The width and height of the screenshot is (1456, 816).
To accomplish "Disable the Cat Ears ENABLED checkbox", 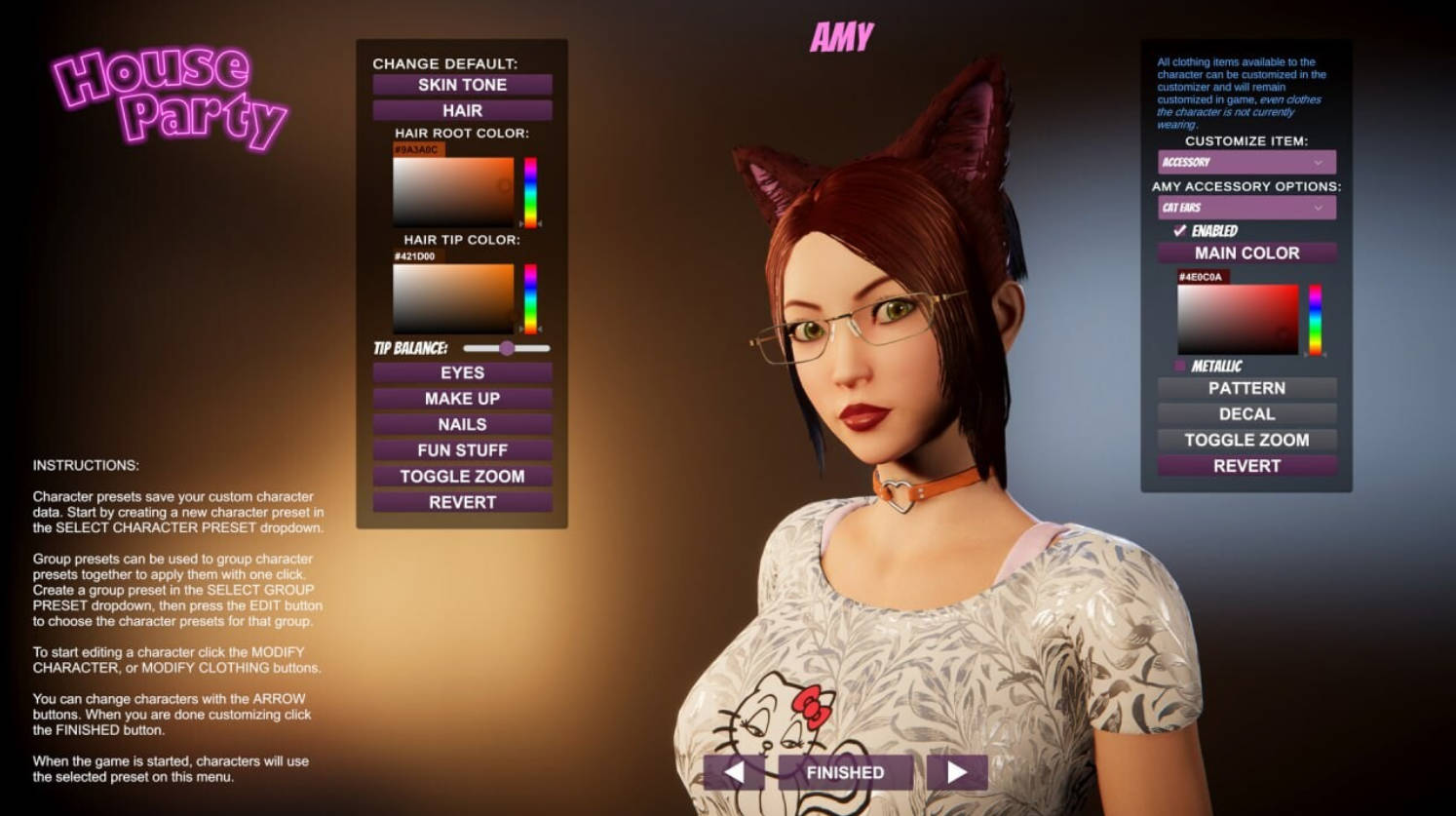I will [x=1177, y=231].
